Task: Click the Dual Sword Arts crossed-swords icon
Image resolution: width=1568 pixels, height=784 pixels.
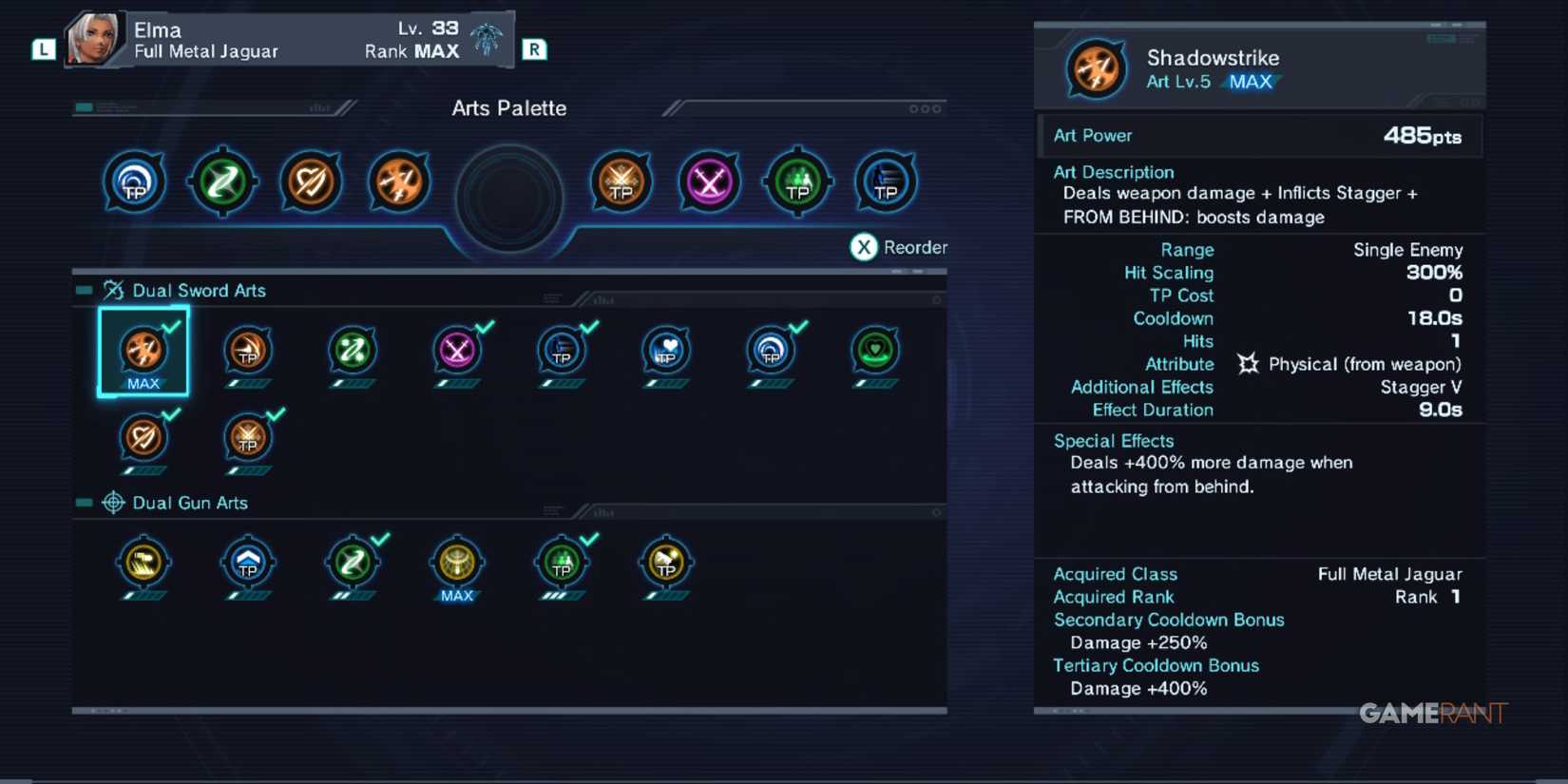Action: (x=112, y=290)
